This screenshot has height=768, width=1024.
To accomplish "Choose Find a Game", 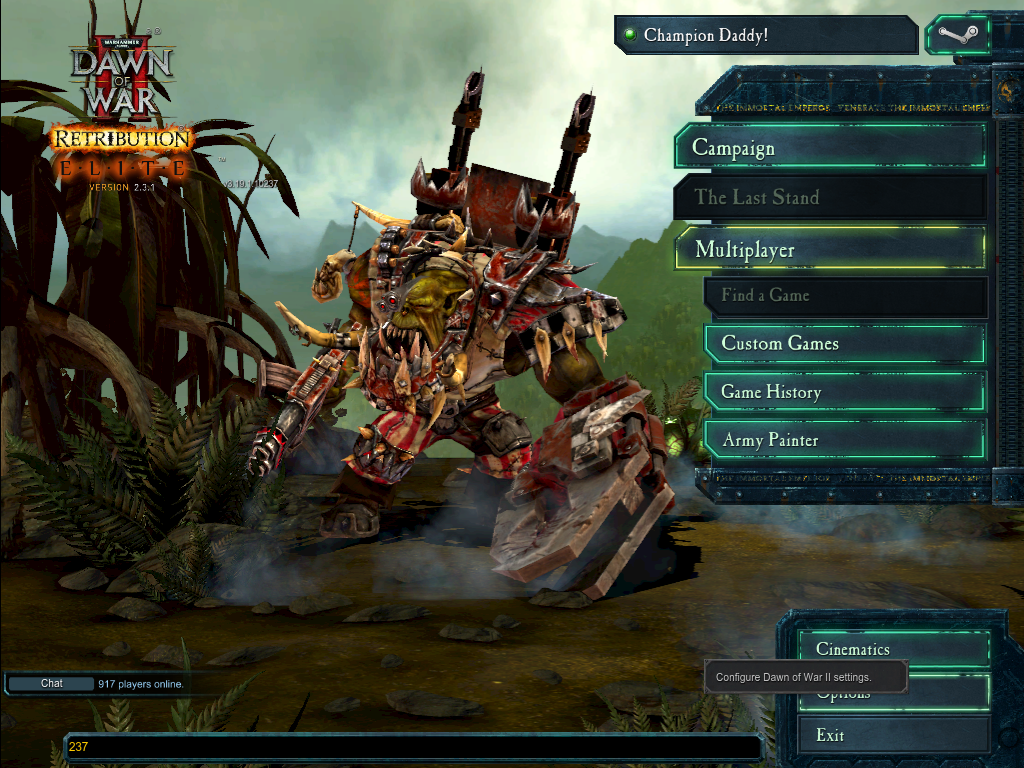I will 845,296.
